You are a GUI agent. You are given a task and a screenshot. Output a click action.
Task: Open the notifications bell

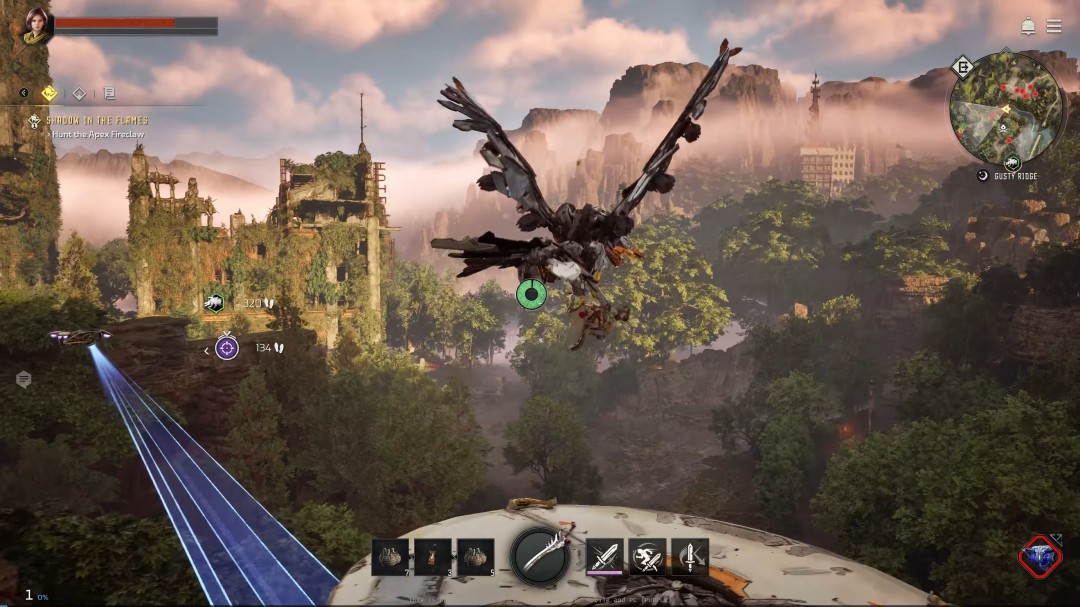(1028, 26)
